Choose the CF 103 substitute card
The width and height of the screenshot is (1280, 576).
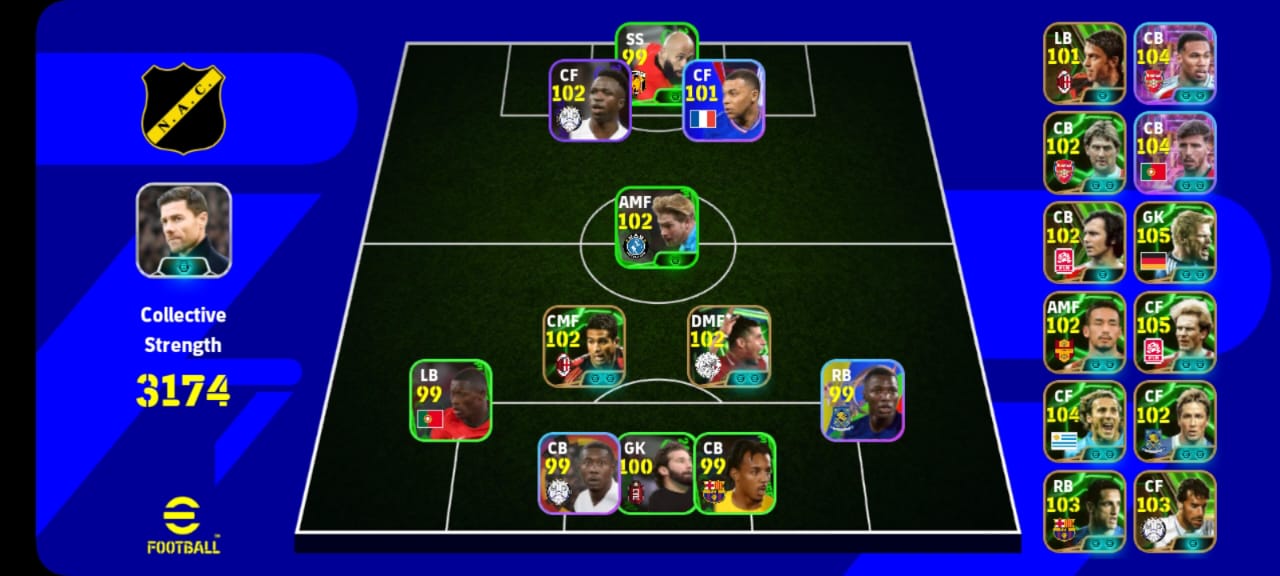click(1175, 511)
